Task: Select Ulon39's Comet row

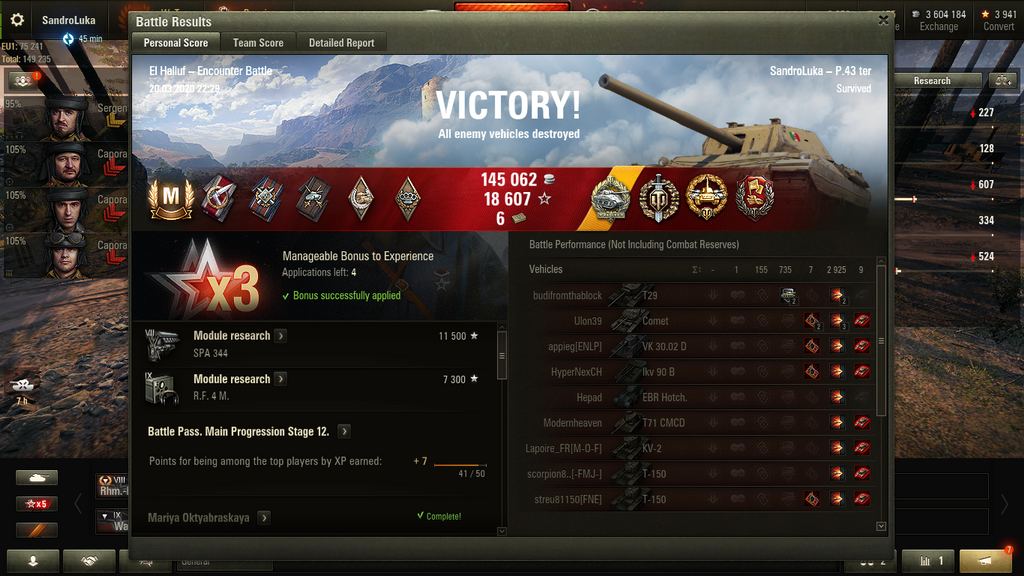Action: click(x=700, y=321)
